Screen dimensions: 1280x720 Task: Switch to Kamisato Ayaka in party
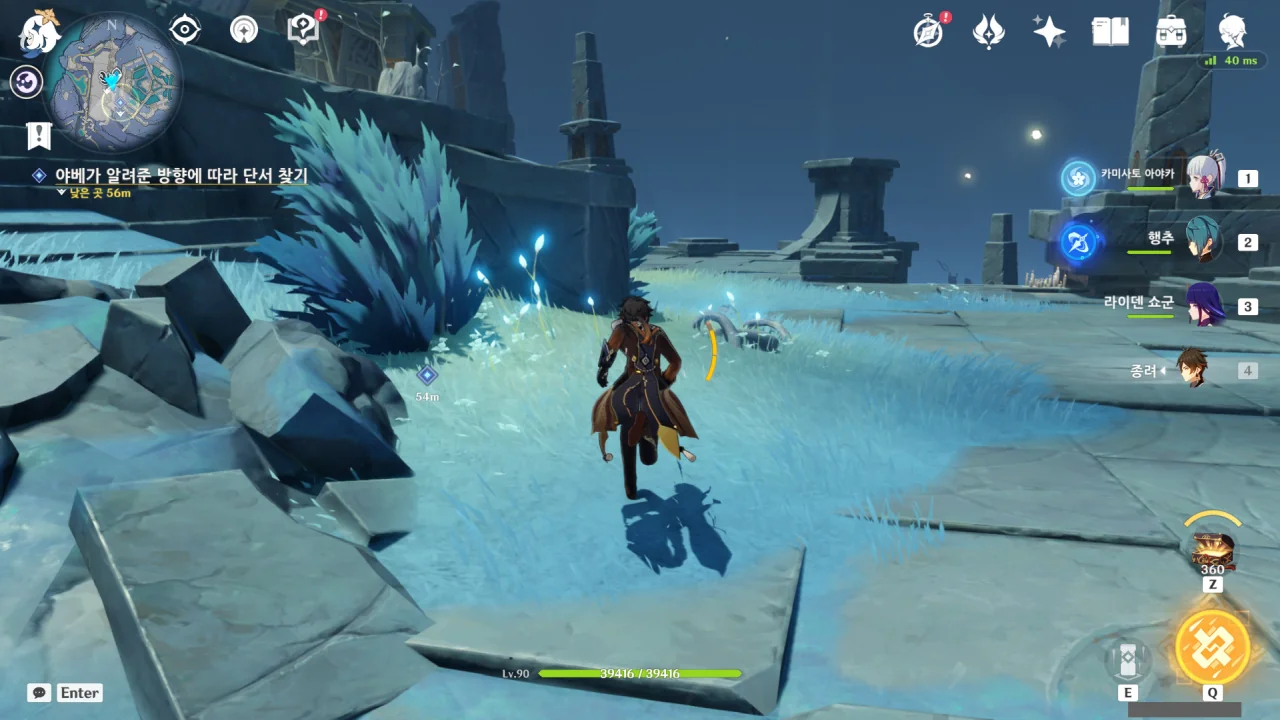coord(1204,178)
